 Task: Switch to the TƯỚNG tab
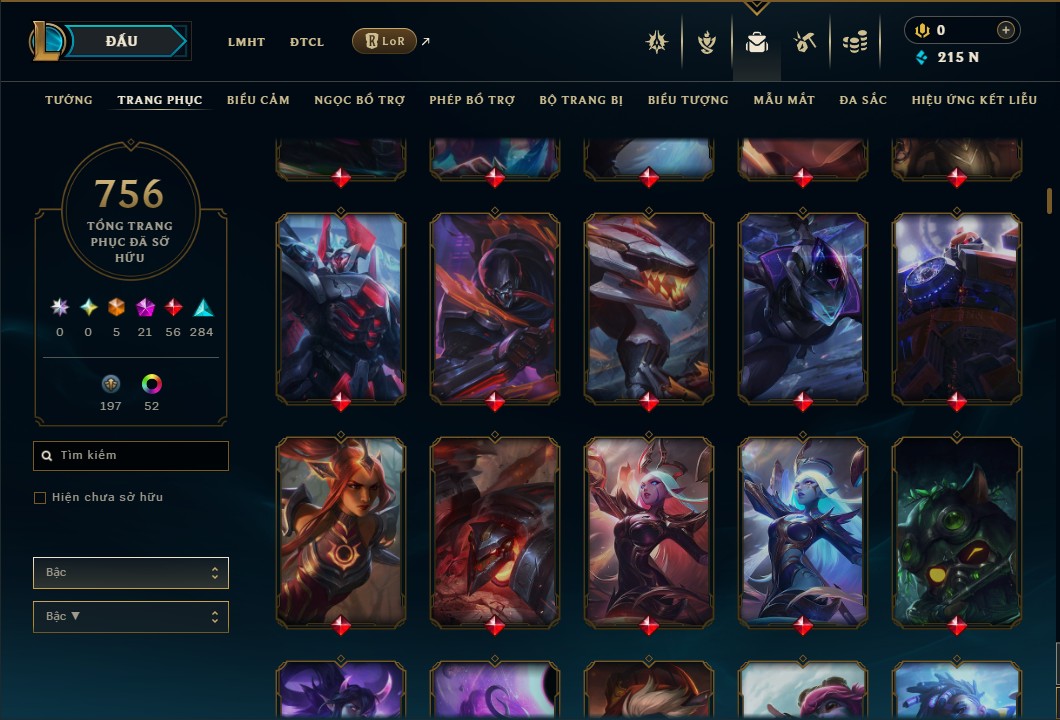[x=69, y=100]
